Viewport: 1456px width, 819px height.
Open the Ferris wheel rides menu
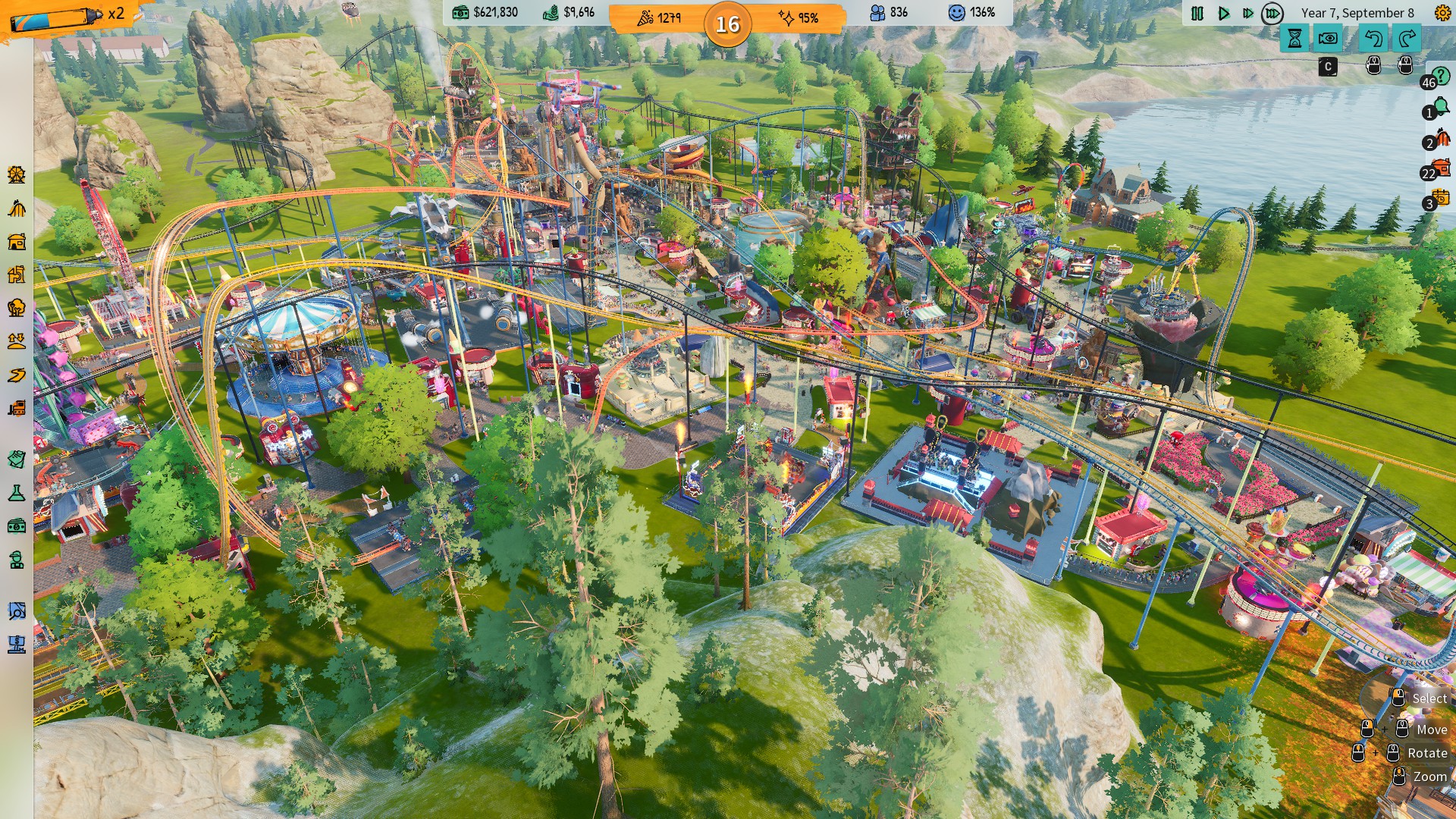pyautogui.click(x=17, y=175)
